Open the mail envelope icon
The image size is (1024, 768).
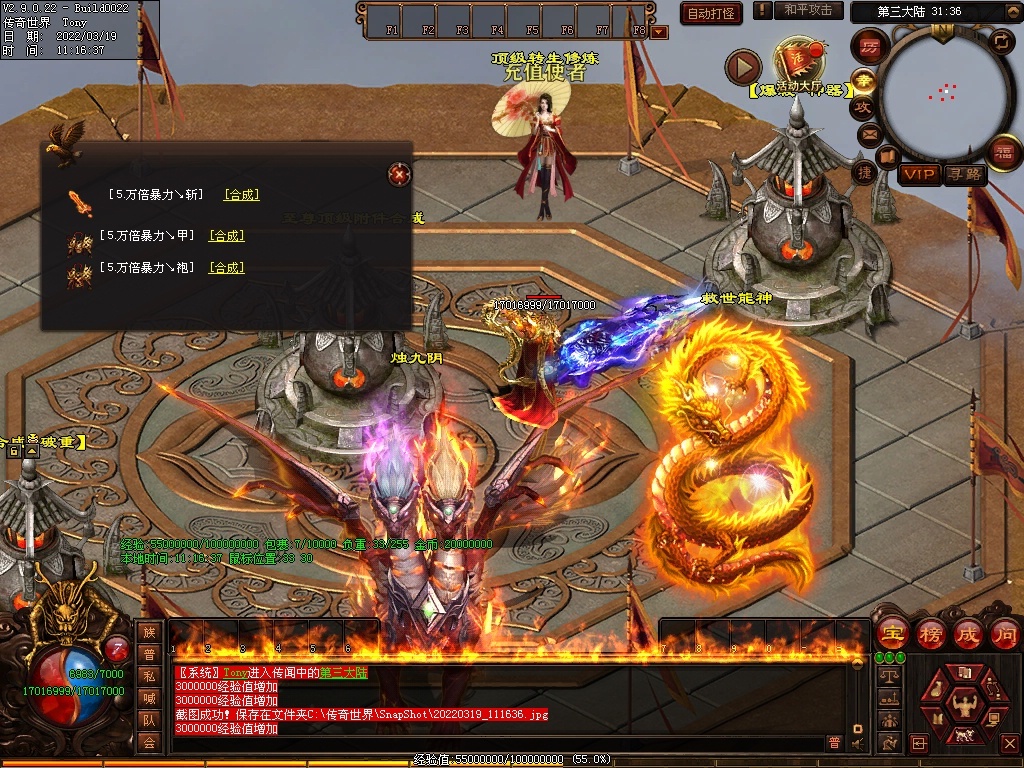pyautogui.click(x=868, y=133)
